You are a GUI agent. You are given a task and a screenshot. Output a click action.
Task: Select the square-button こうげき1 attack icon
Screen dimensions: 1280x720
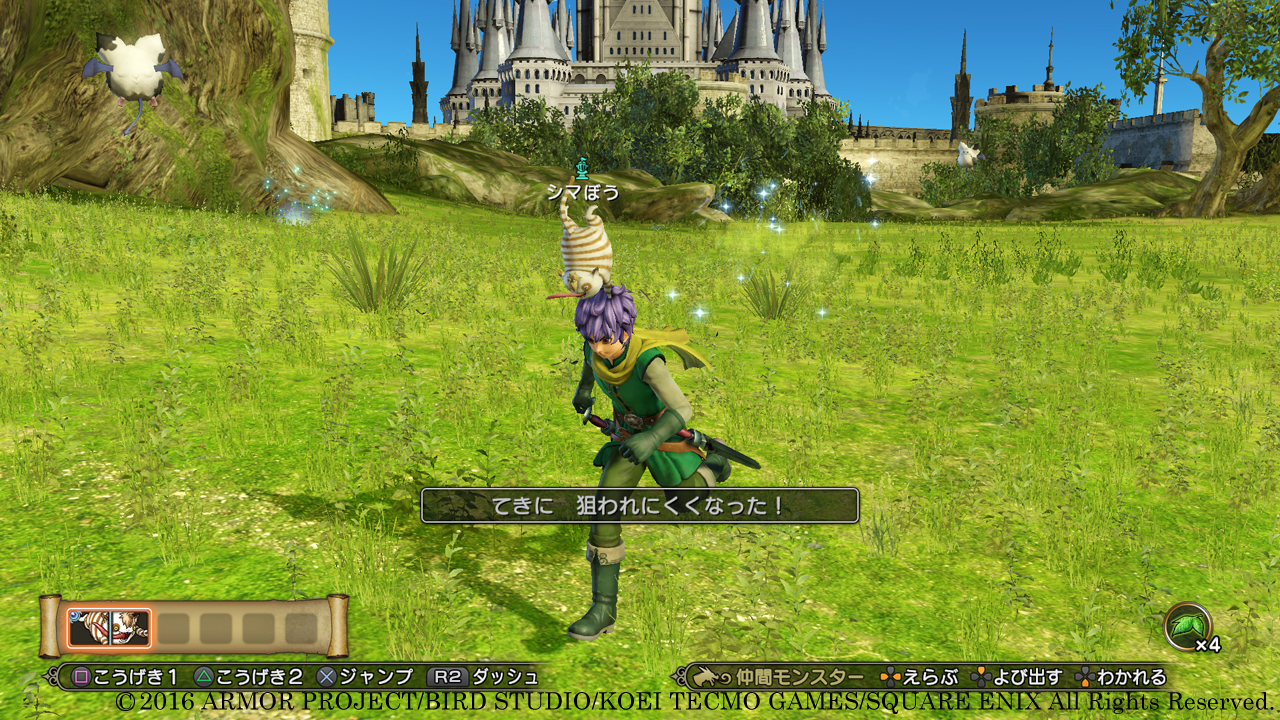pos(82,677)
